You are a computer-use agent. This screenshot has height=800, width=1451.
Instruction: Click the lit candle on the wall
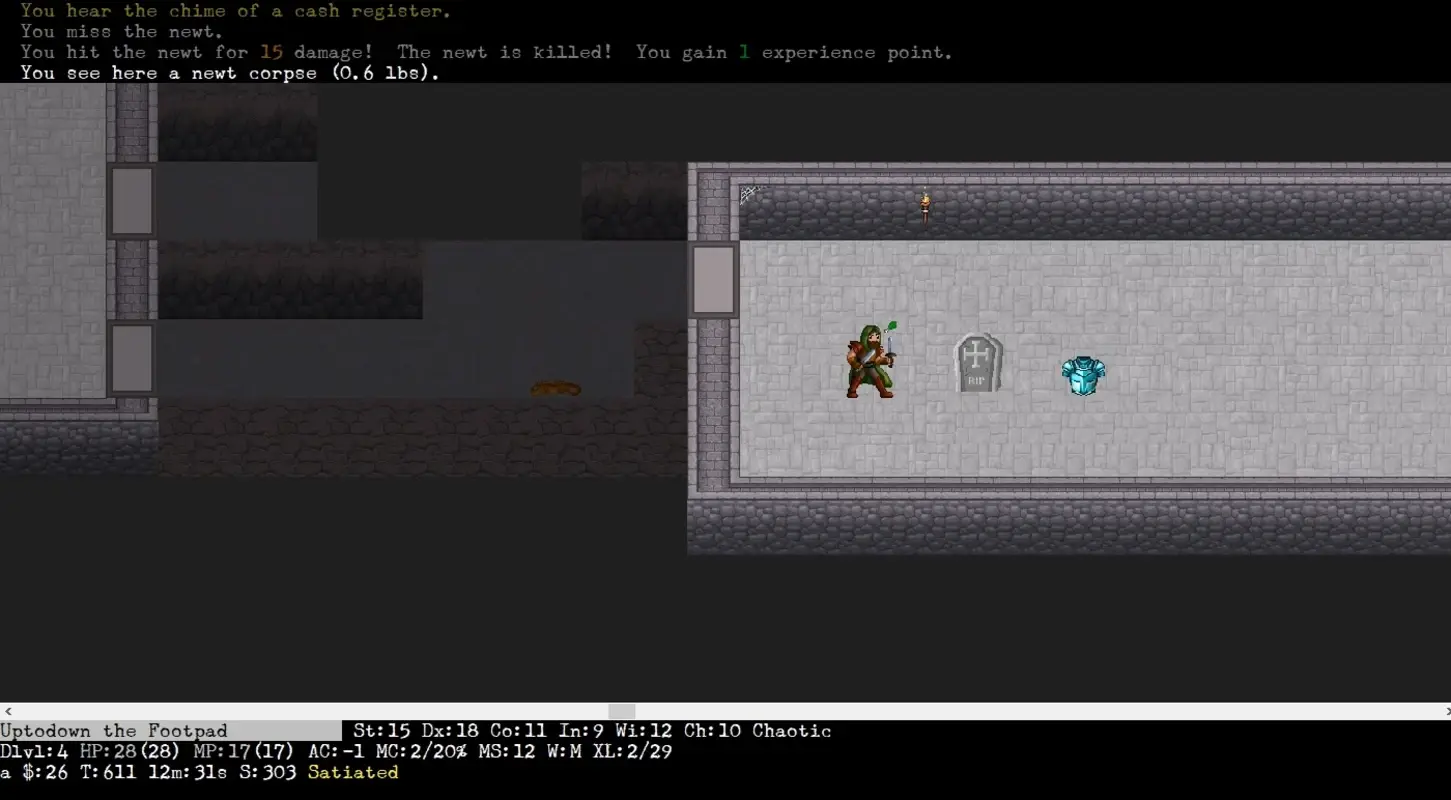click(x=923, y=203)
